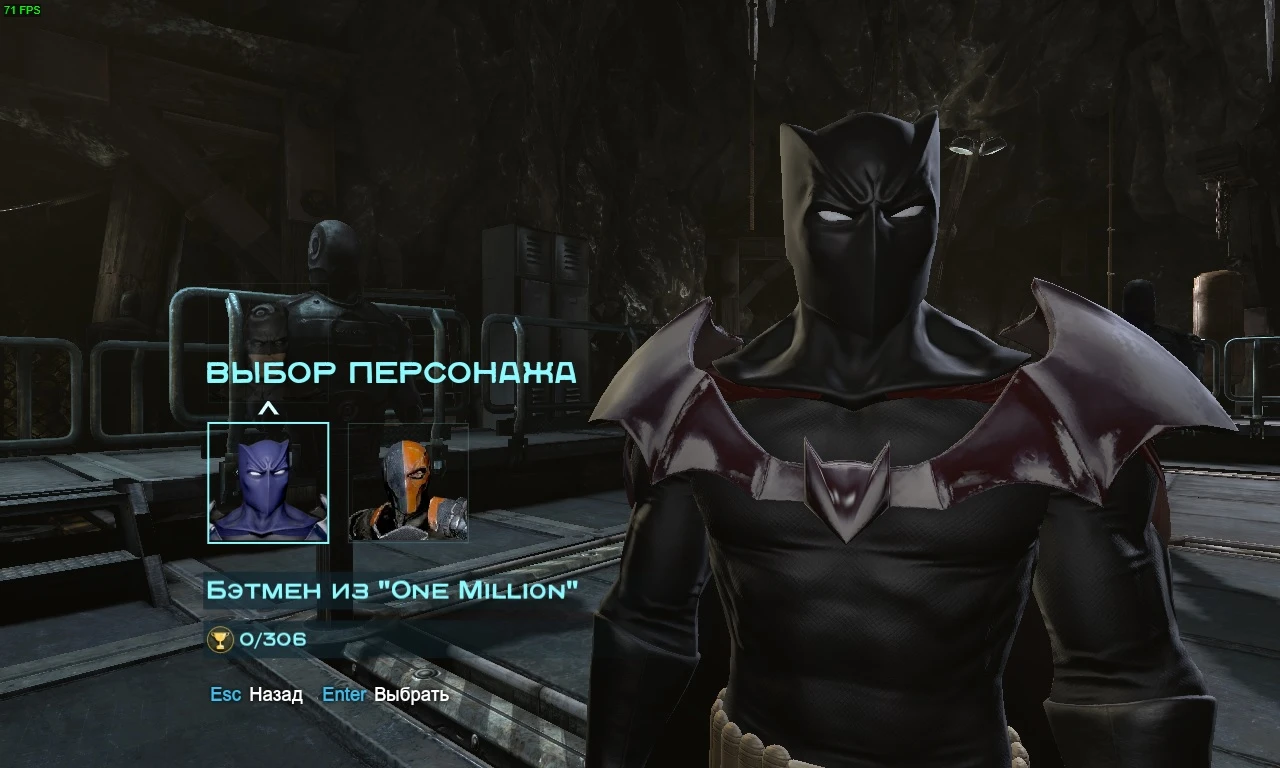Click the trophy achievements icon

tap(220, 640)
